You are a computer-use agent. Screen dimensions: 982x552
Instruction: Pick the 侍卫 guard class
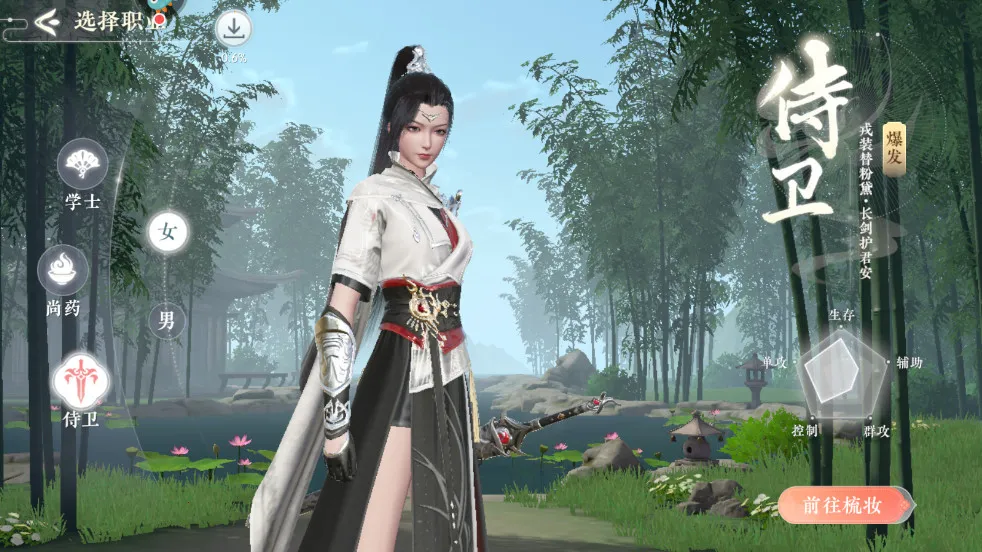point(80,382)
